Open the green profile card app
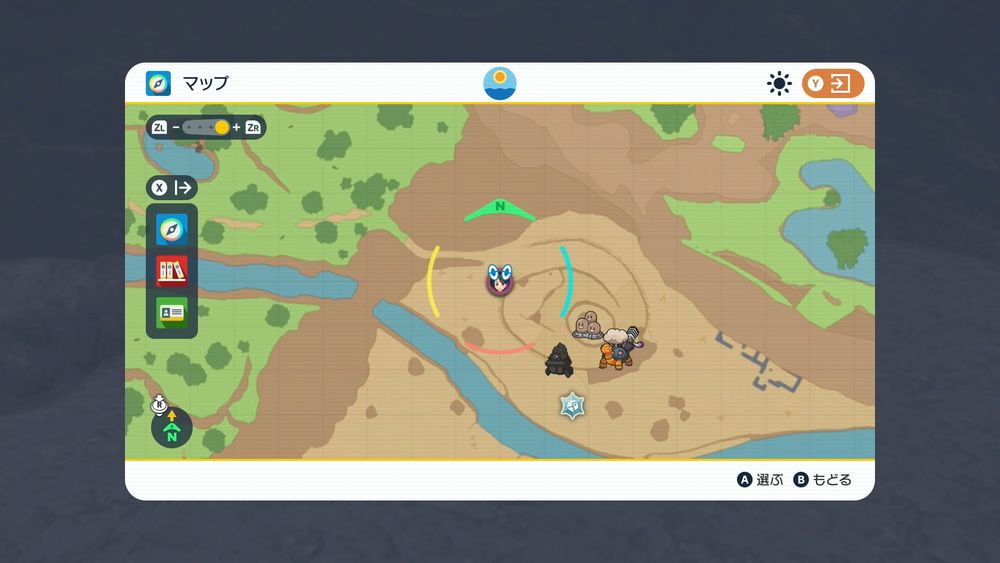Image resolution: width=1000 pixels, height=563 pixels. 172,313
